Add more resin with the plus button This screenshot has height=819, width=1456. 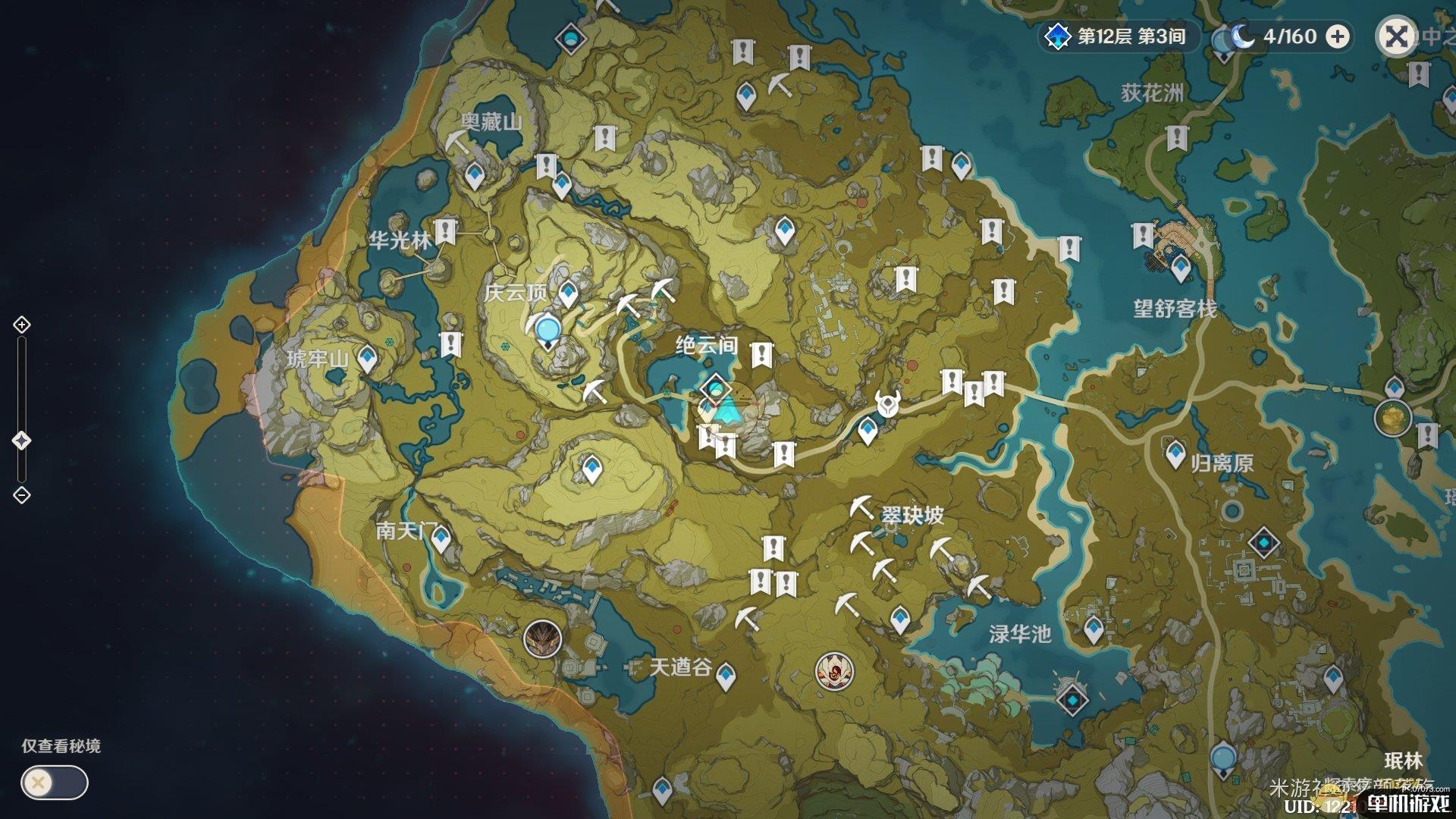[1338, 36]
